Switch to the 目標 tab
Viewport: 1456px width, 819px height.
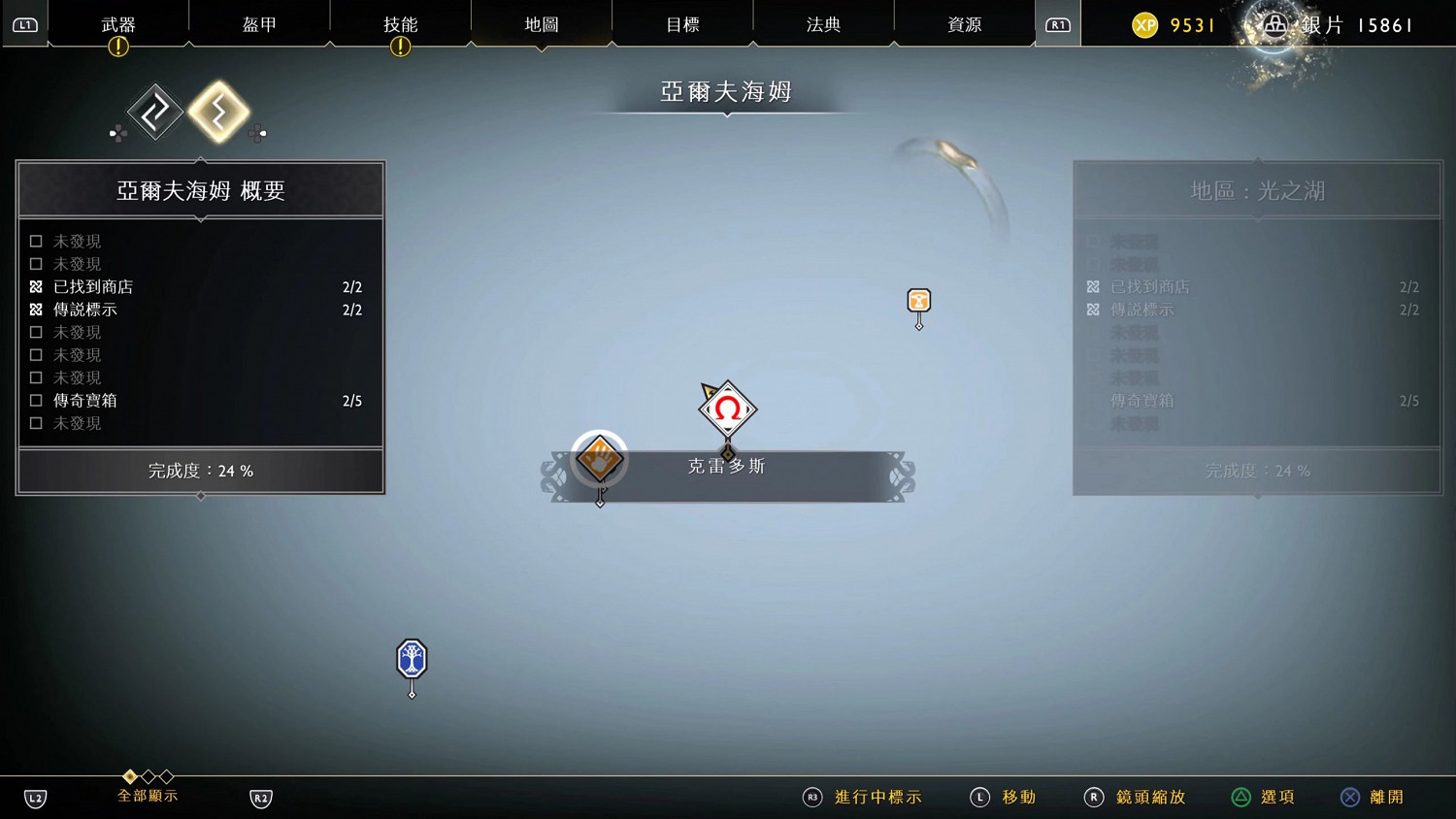point(682,24)
